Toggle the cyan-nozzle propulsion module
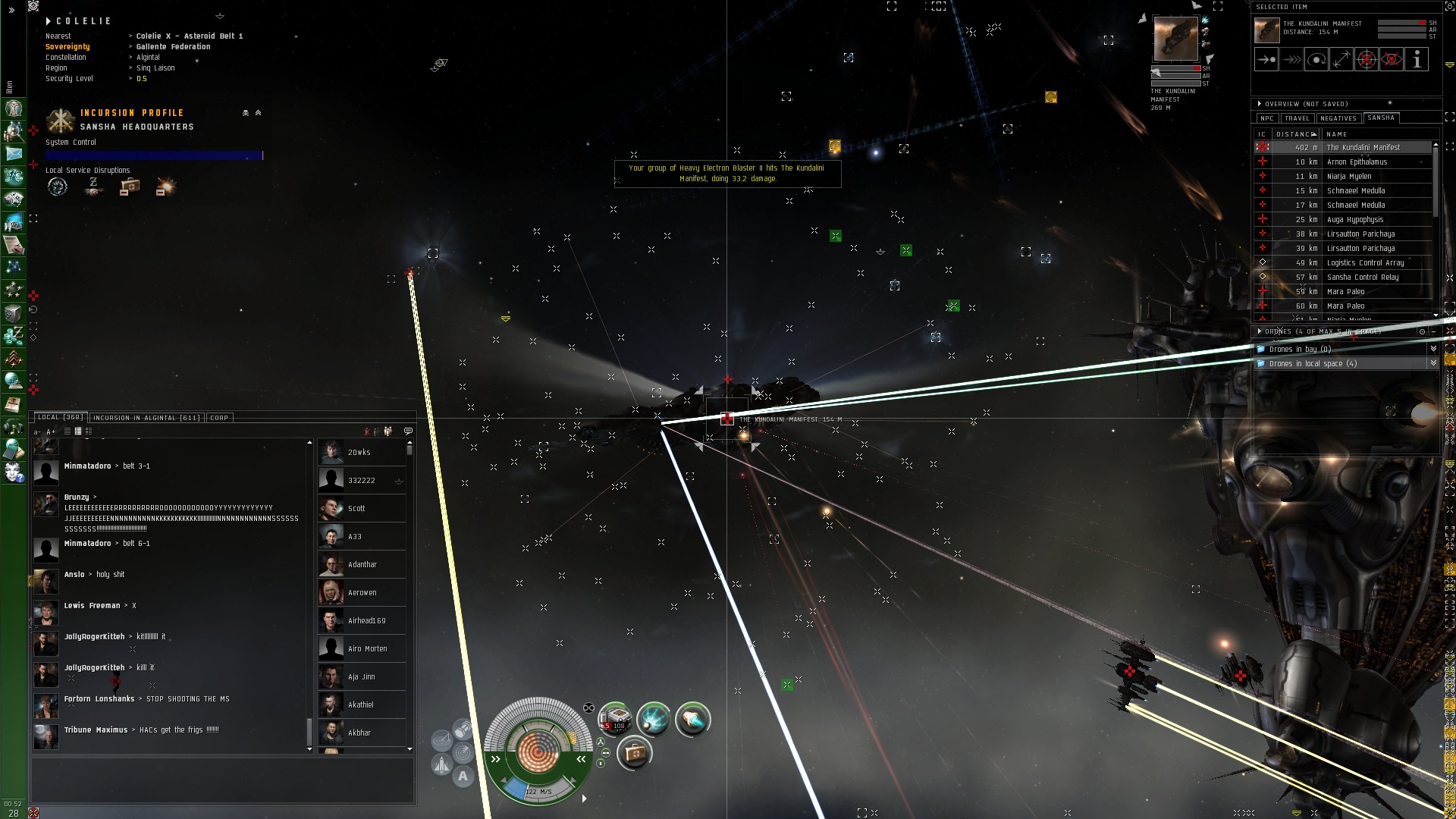 692,718
